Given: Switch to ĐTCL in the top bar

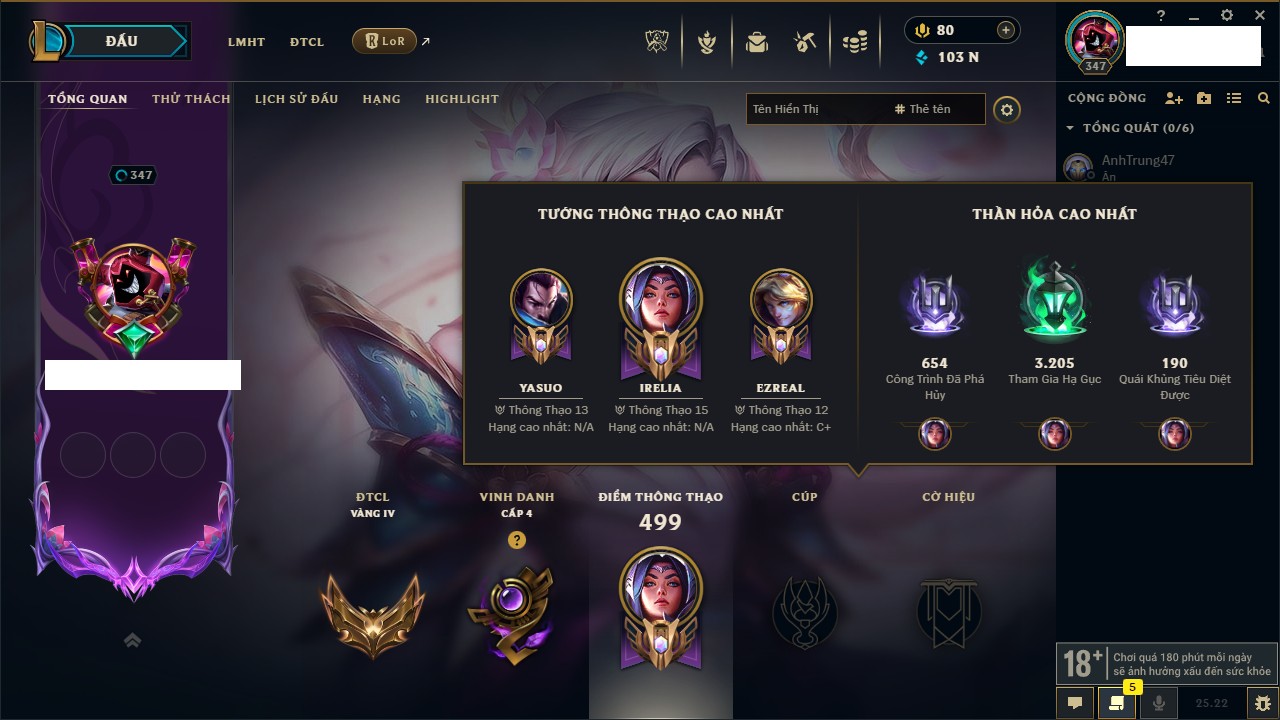Looking at the screenshot, I should [307, 42].
